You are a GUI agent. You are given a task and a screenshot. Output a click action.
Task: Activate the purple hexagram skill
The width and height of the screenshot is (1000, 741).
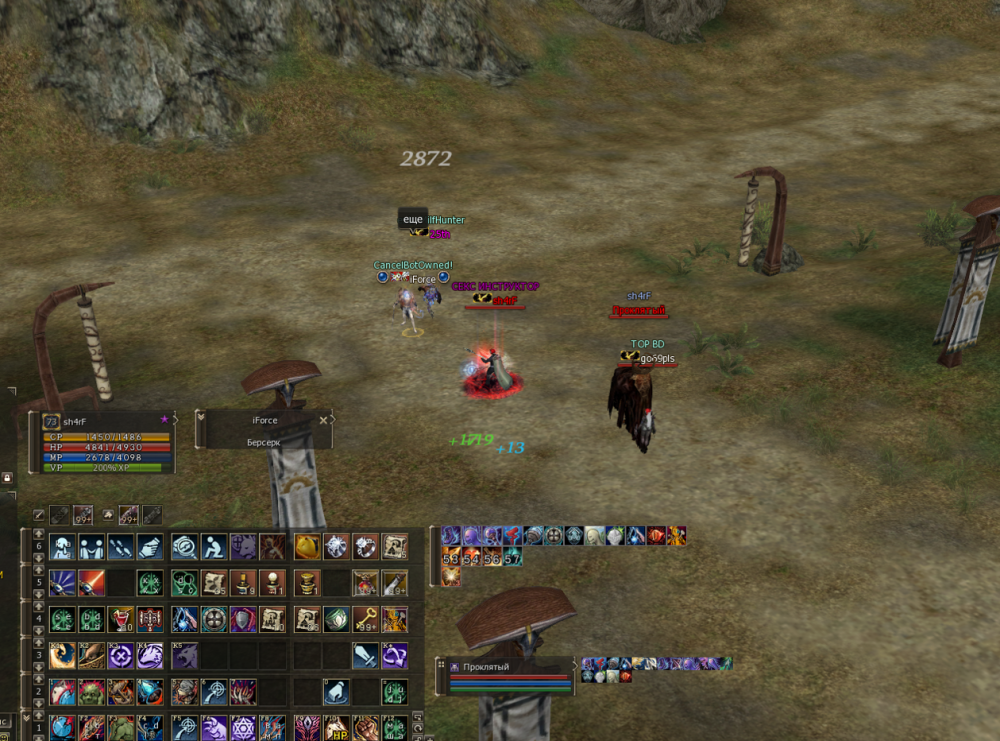point(243,728)
